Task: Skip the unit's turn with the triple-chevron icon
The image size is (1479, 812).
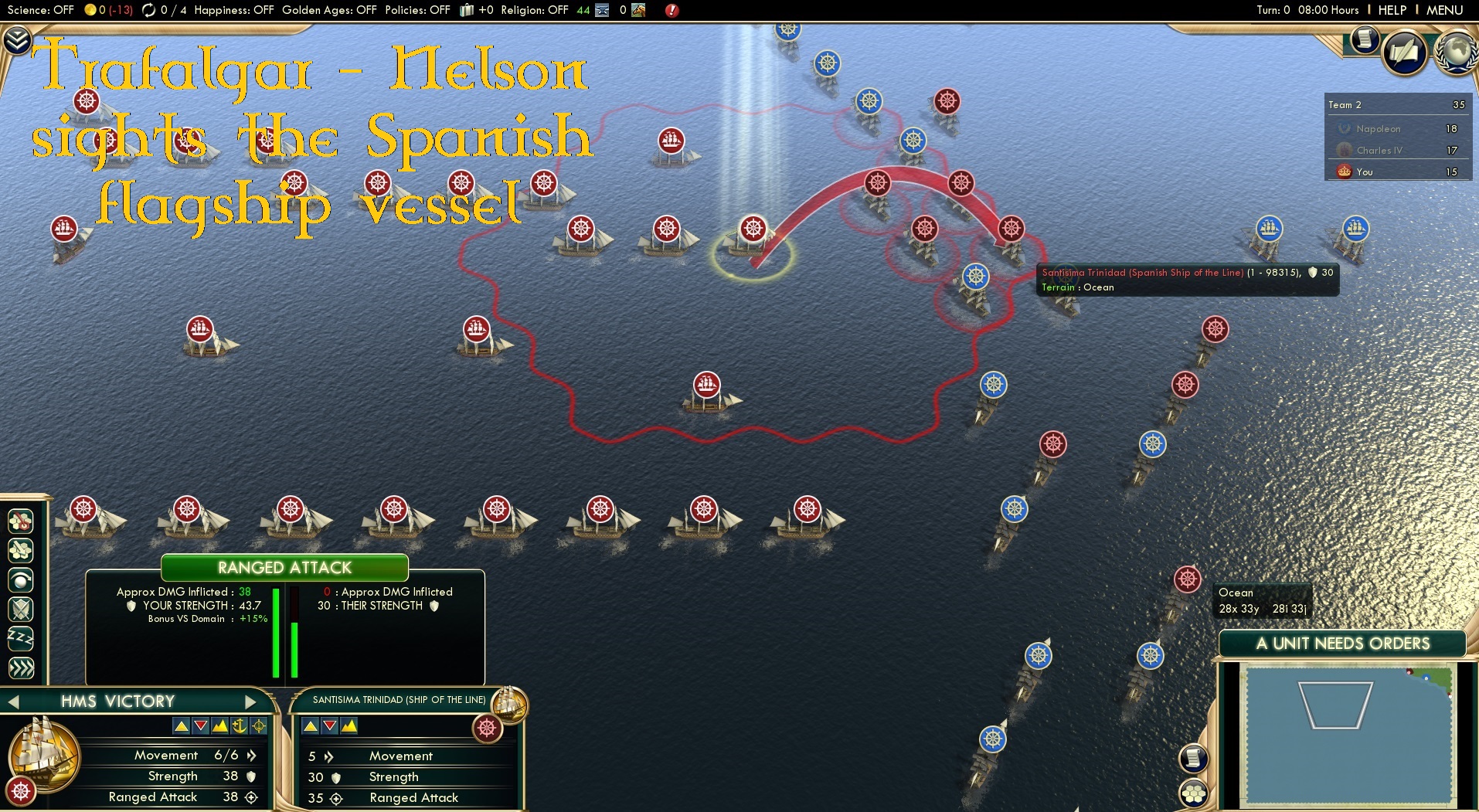Action: point(21,668)
